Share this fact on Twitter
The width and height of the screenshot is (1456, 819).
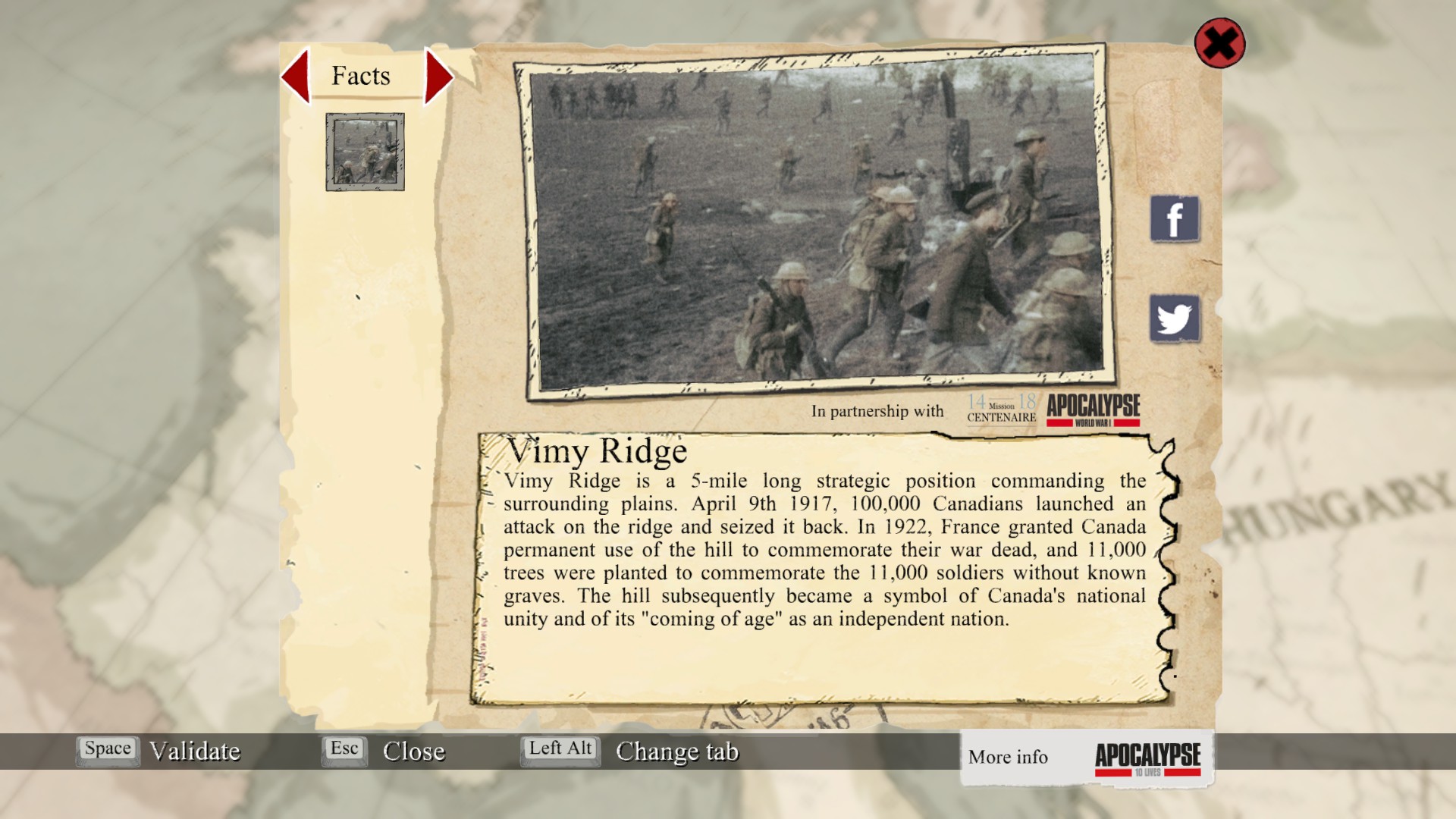1175,318
